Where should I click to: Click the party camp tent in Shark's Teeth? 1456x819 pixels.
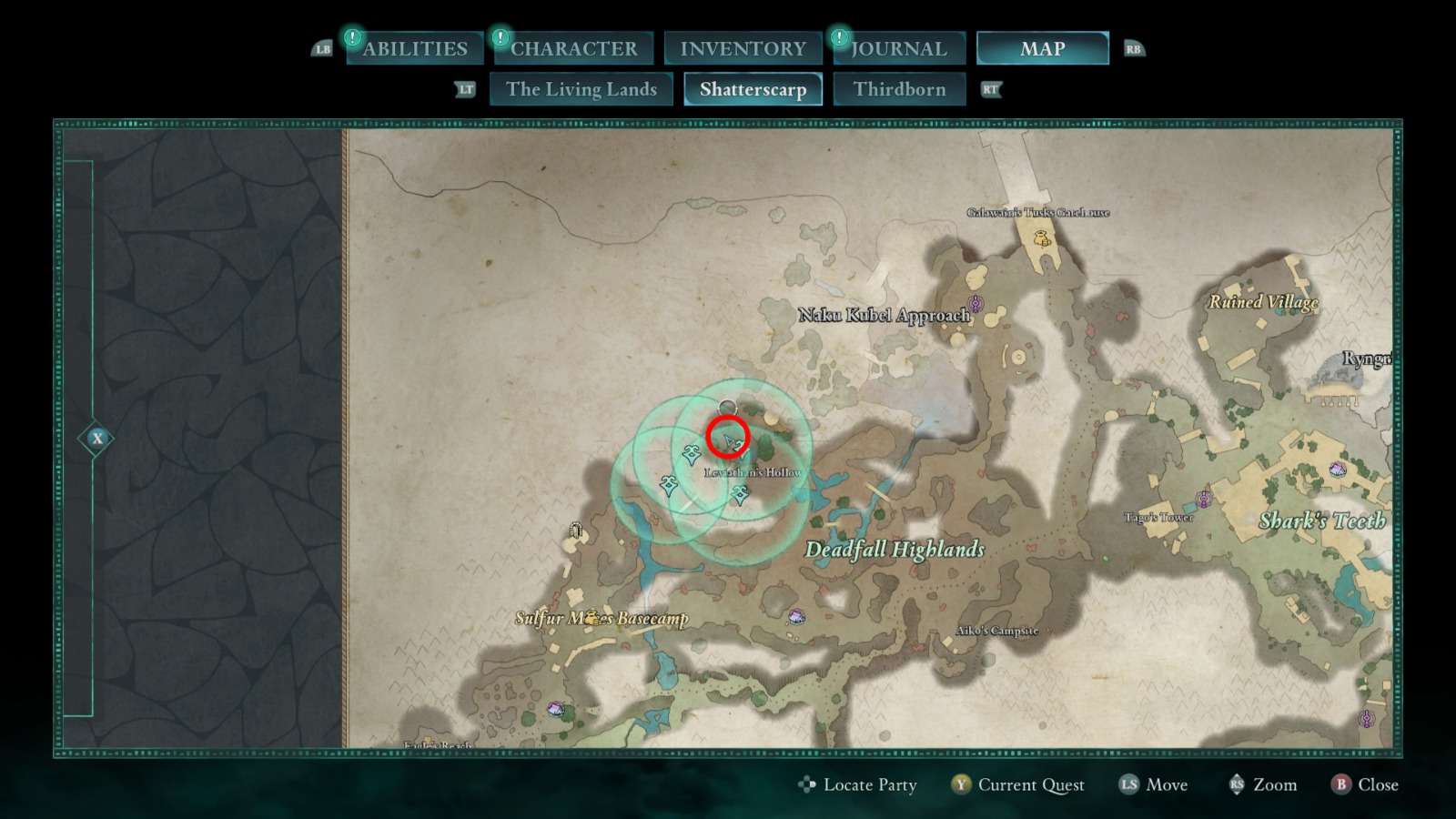1337,470
